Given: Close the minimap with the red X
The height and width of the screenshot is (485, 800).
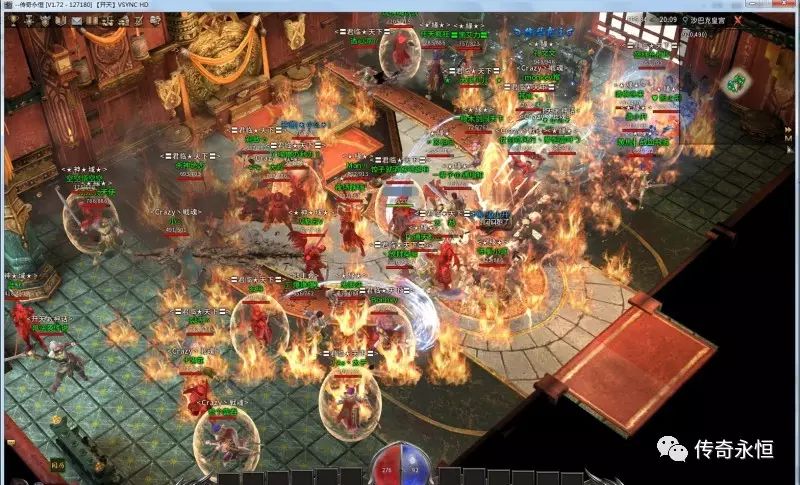Looking at the screenshot, I should click(x=739, y=20).
